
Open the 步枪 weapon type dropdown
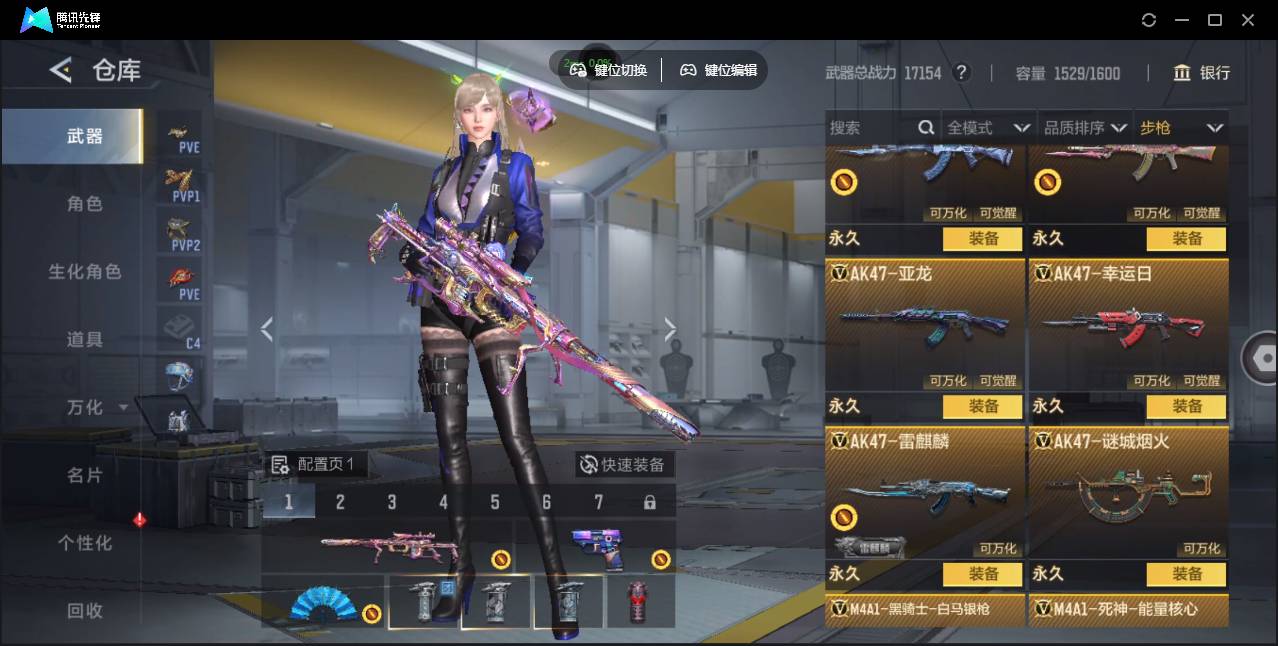click(x=1181, y=128)
